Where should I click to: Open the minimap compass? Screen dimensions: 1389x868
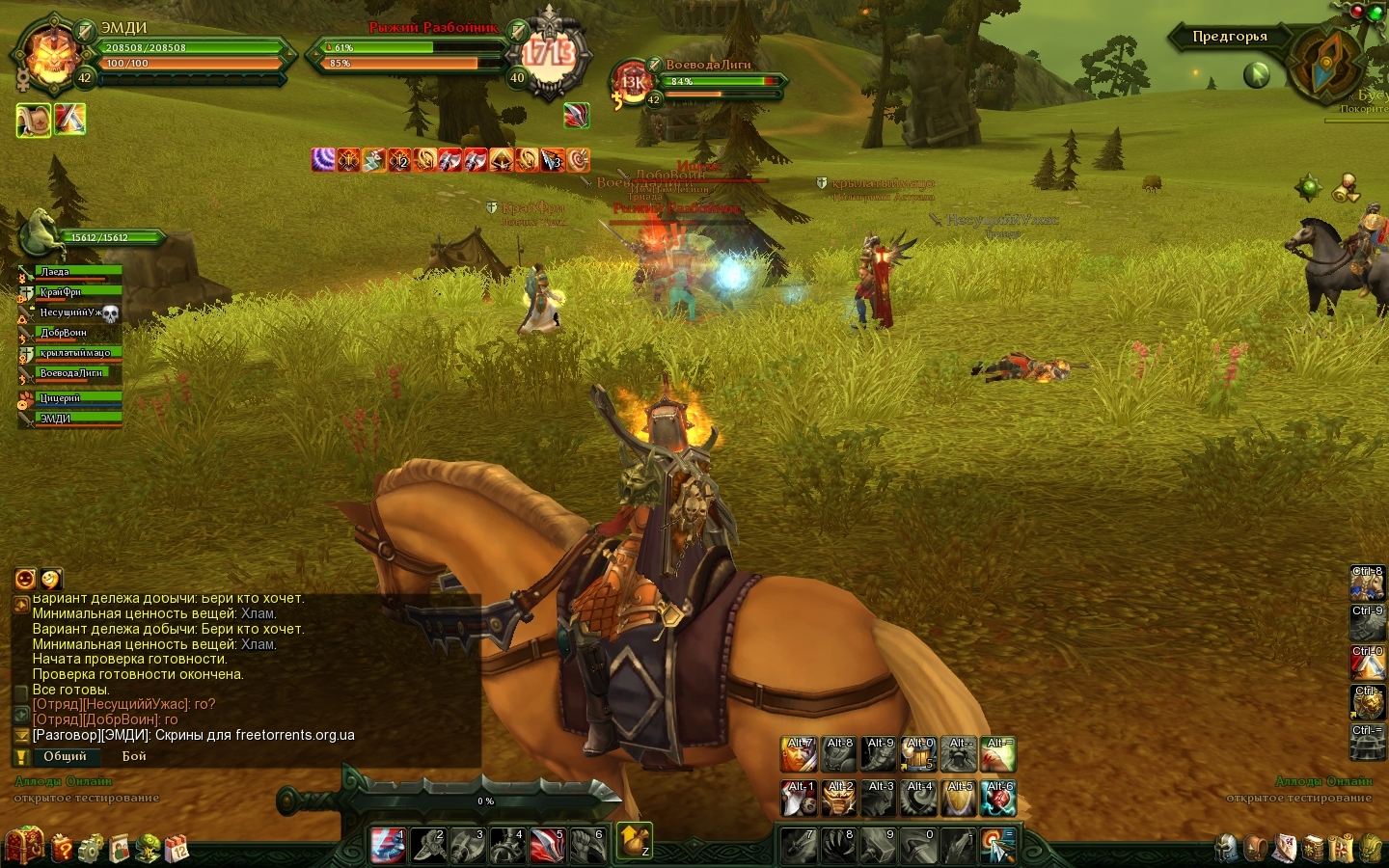pos(1327,62)
